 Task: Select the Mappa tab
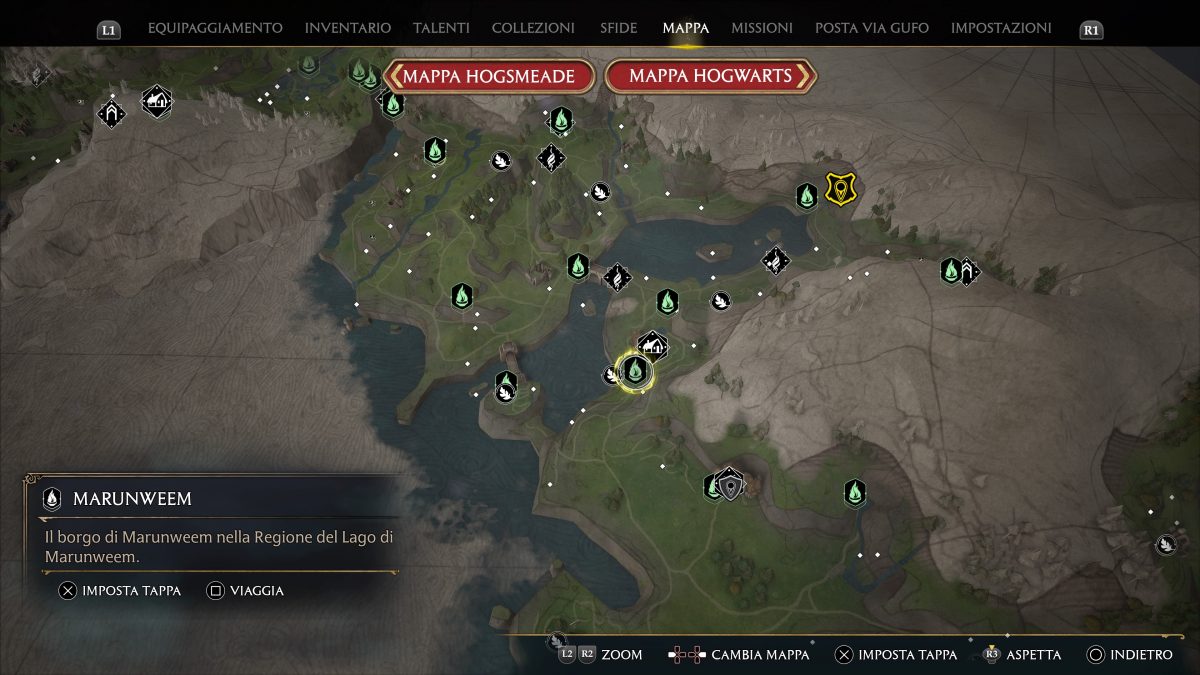685,28
